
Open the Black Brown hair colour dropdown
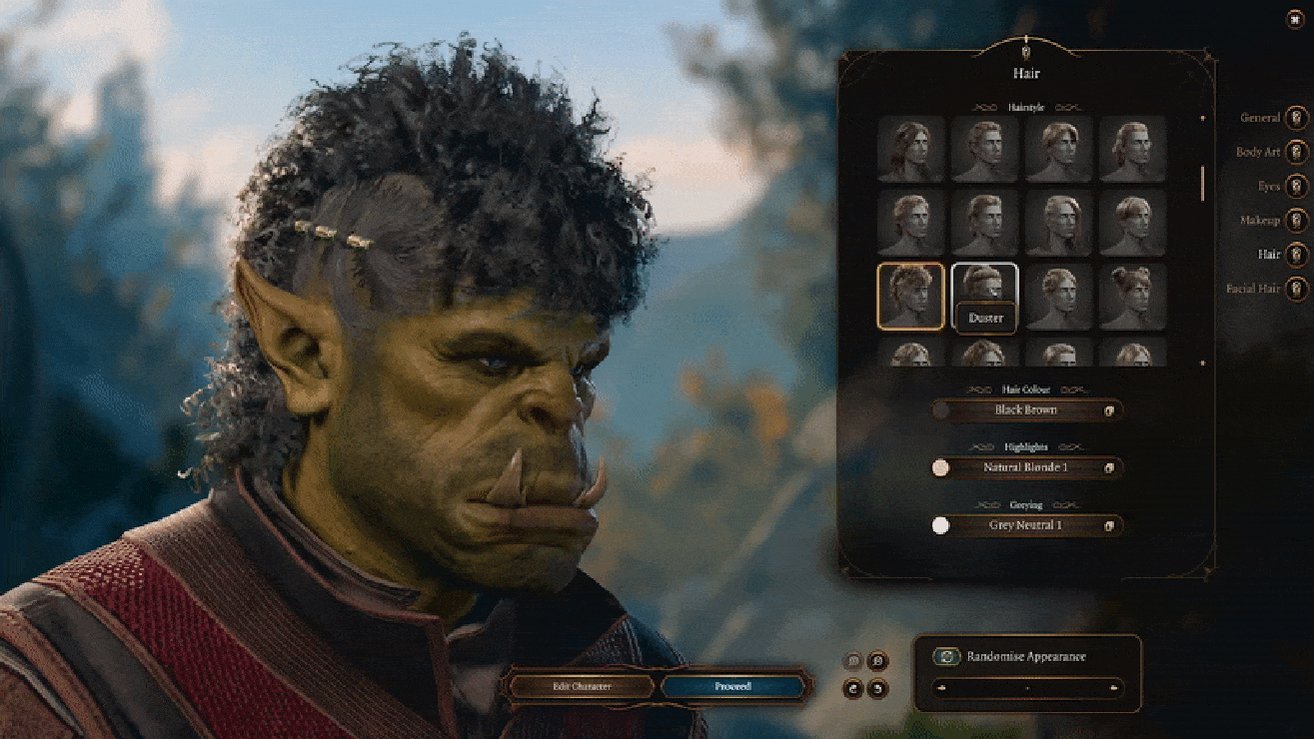(x=1025, y=410)
